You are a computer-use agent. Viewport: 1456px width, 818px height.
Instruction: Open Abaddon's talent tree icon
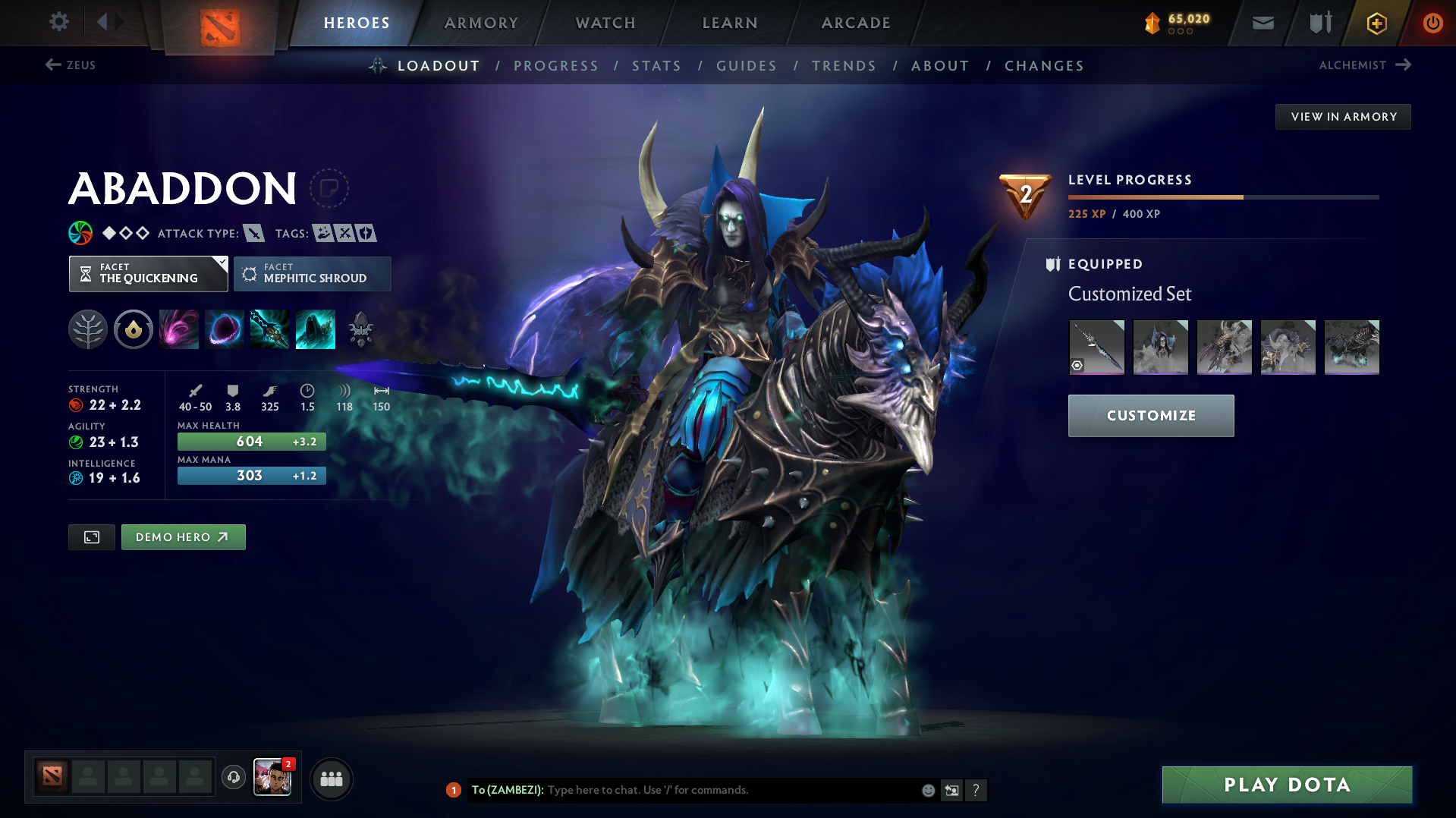click(87, 329)
